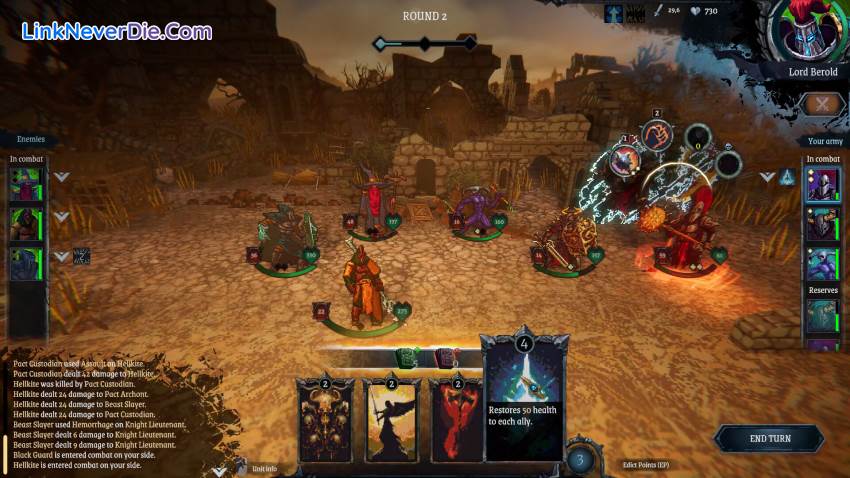Activate the fist ability icon
This screenshot has width=850, height=478.
click(656, 136)
